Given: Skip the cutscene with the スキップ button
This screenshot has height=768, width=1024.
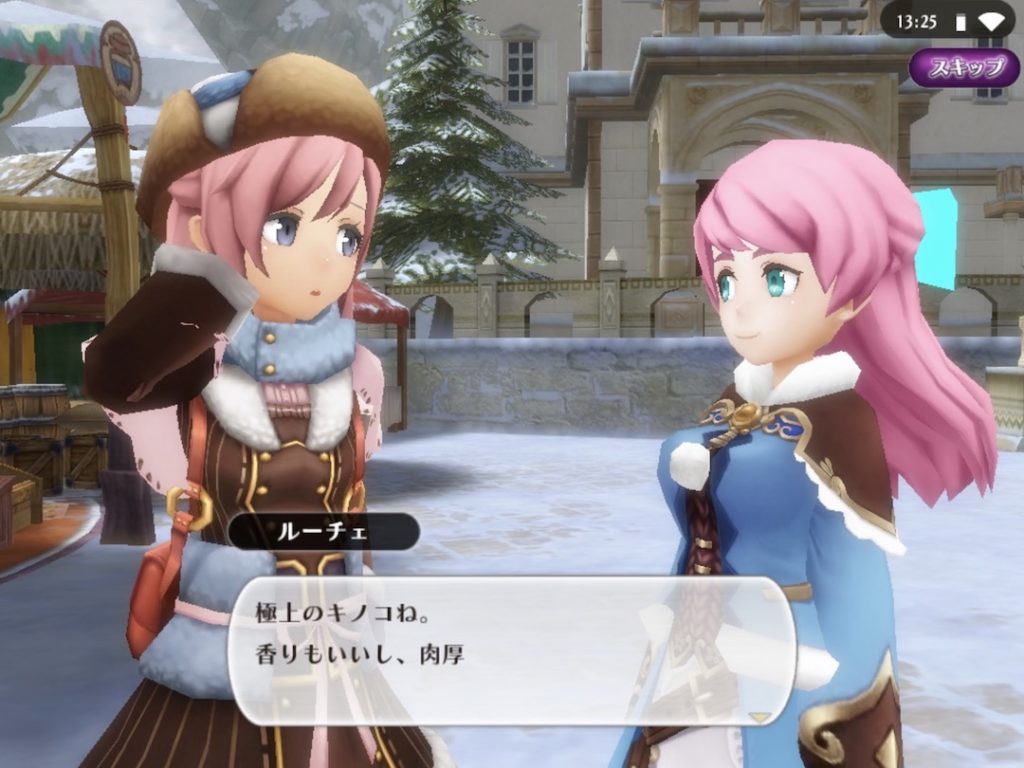Looking at the screenshot, I should (964, 68).
